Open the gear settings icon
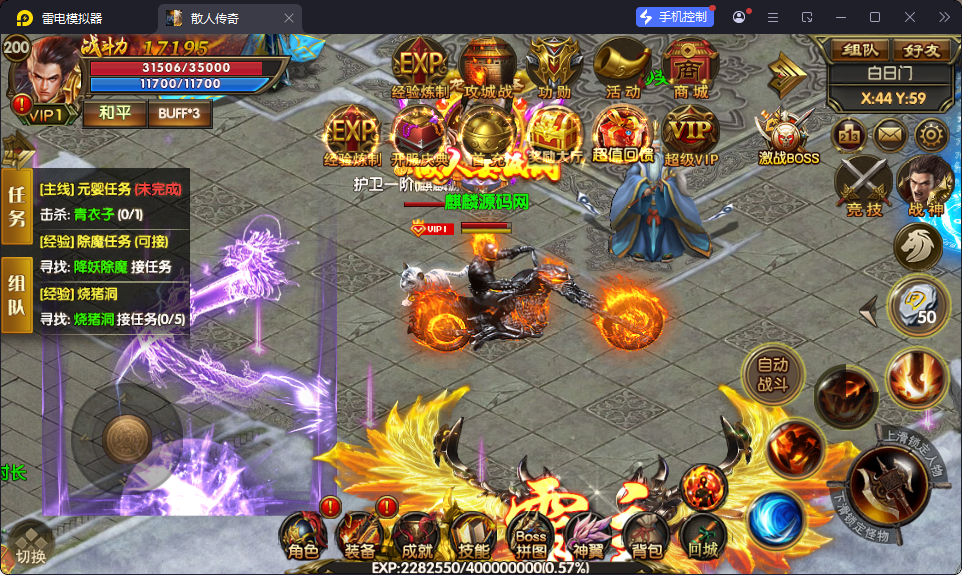Viewport: 962px width, 575px height. (x=932, y=136)
